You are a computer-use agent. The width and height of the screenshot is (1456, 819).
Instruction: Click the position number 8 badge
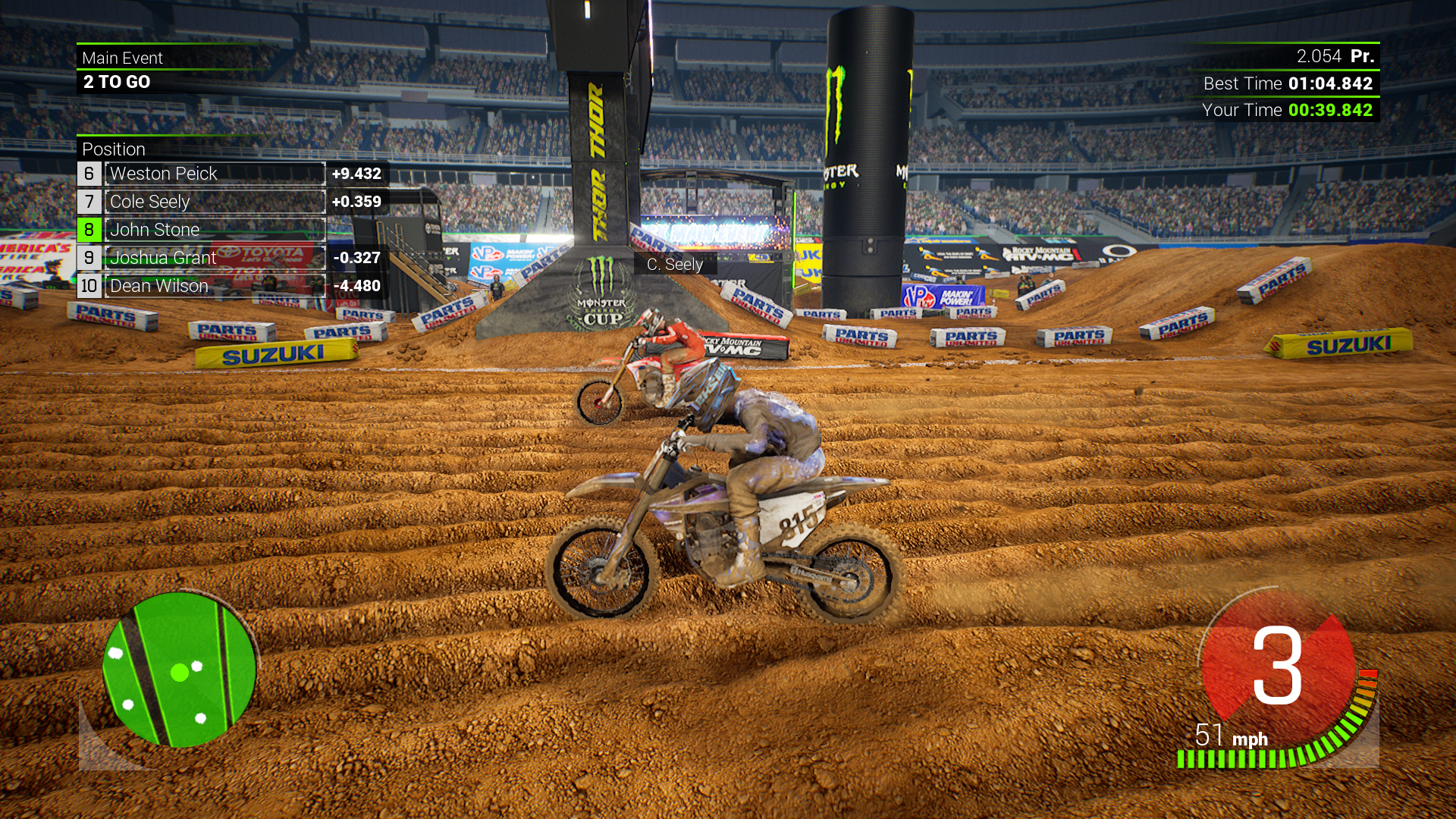tap(88, 229)
